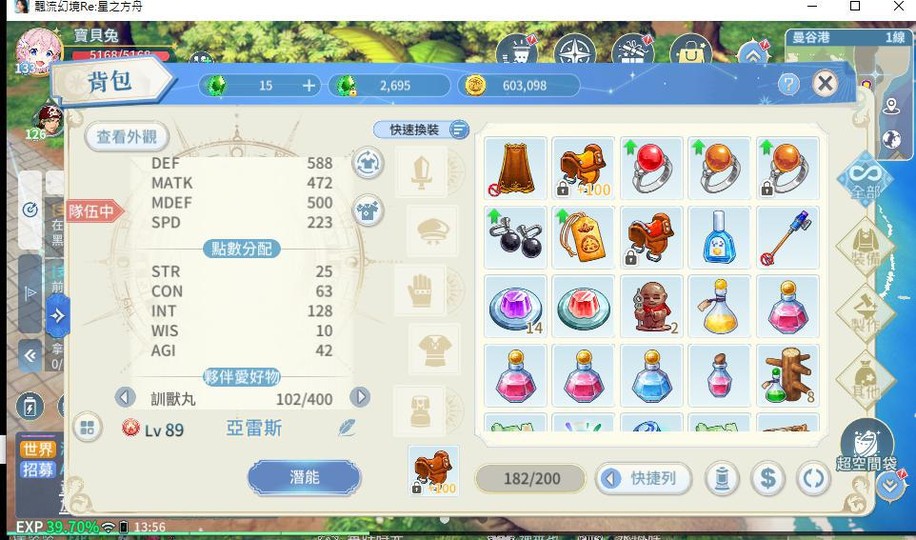Click 查看外觀 view appearance button
Viewport: 916px width, 540px height.
pos(127,137)
